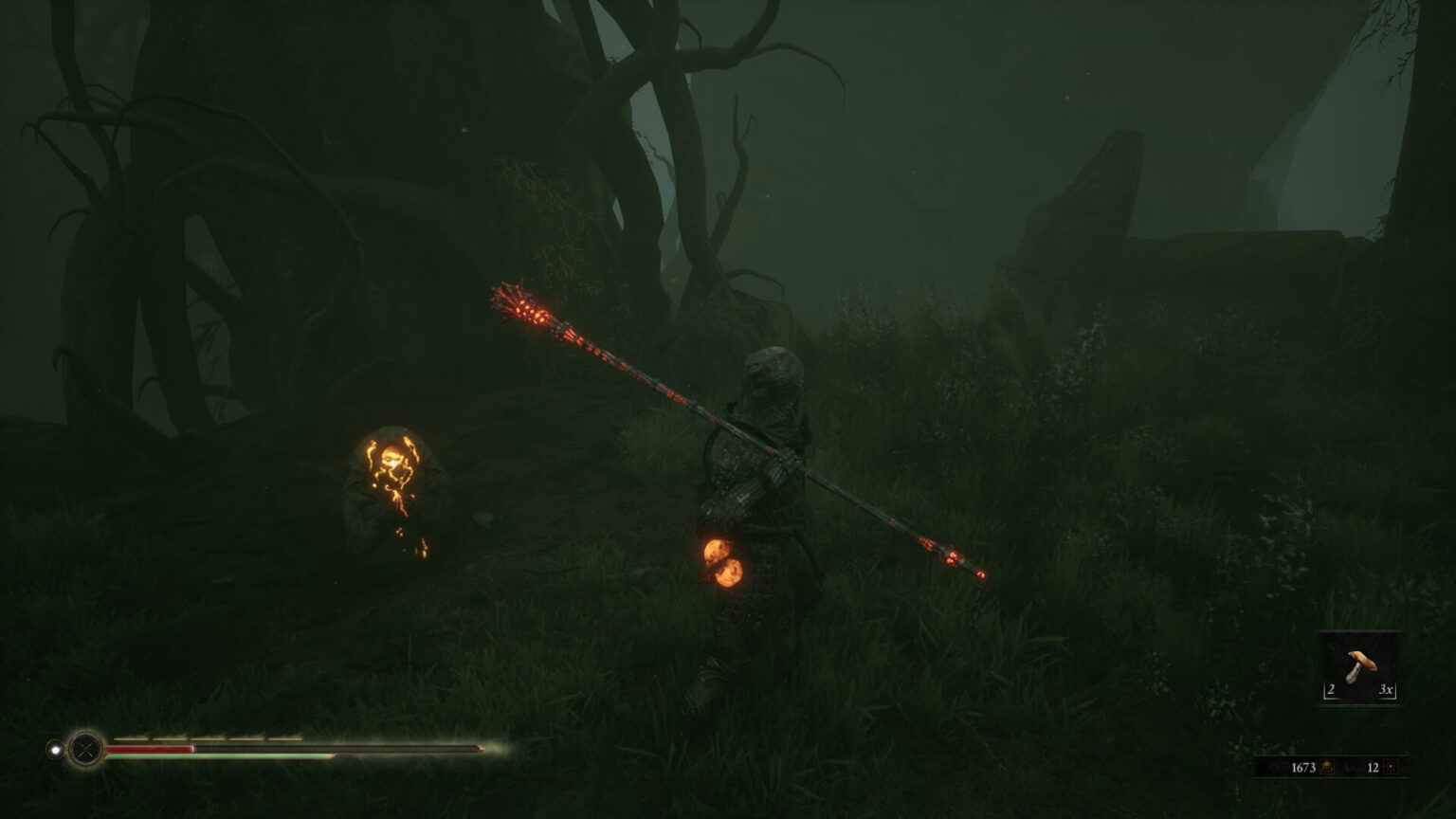Select the mushroom quick item slot
This screenshot has width=1456, height=819.
(1360, 666)
